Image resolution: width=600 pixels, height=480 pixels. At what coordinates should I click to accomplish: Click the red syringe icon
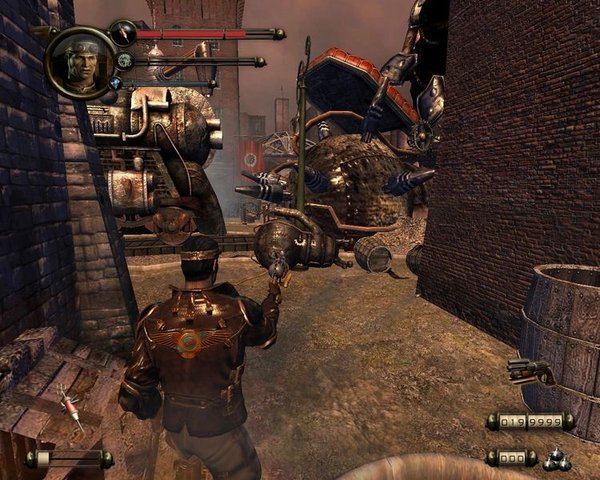(x=71, y=409)
